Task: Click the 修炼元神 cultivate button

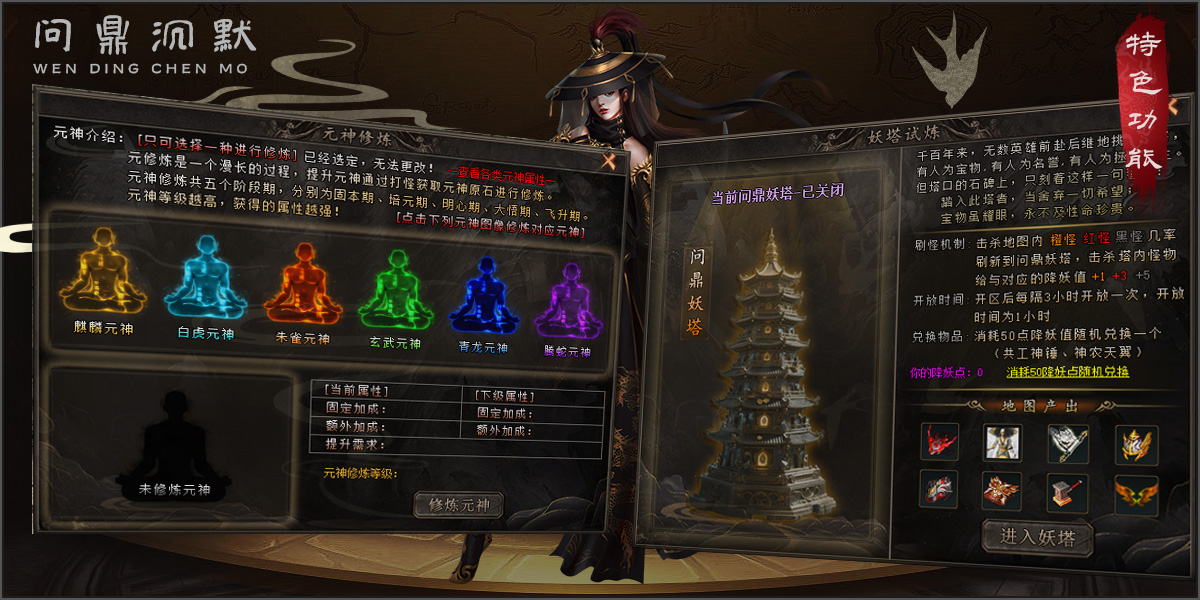Action: coord(459,504)
